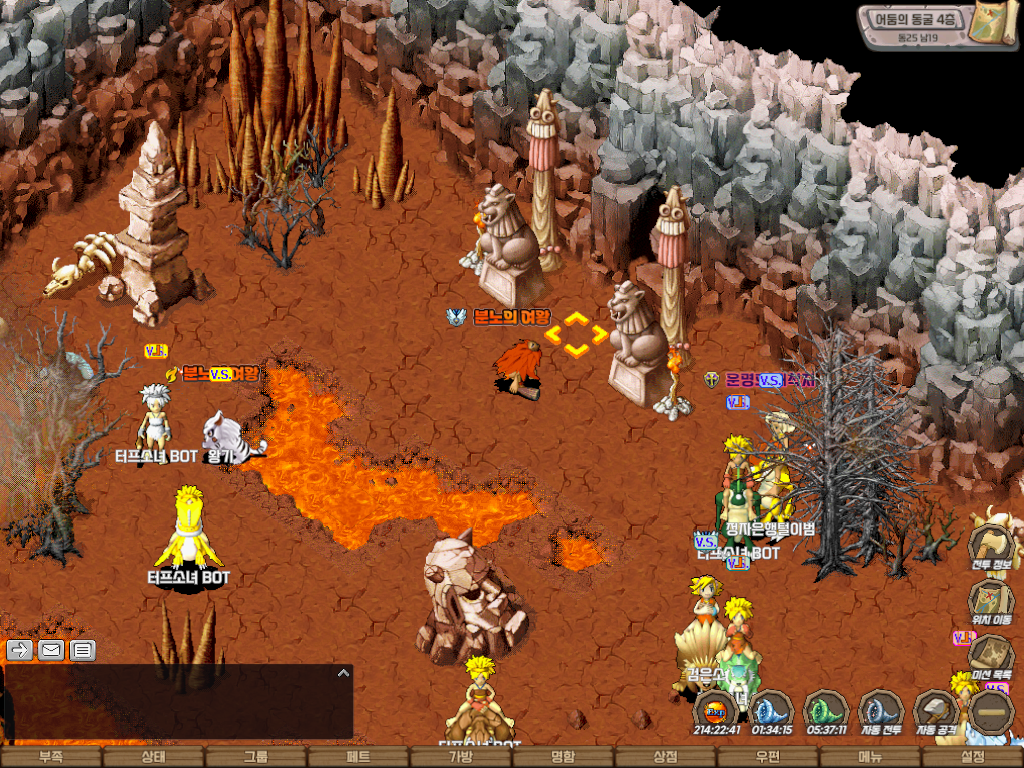
Task: Open the 페트 (pet) menu
Action: [x=358, y=758]
